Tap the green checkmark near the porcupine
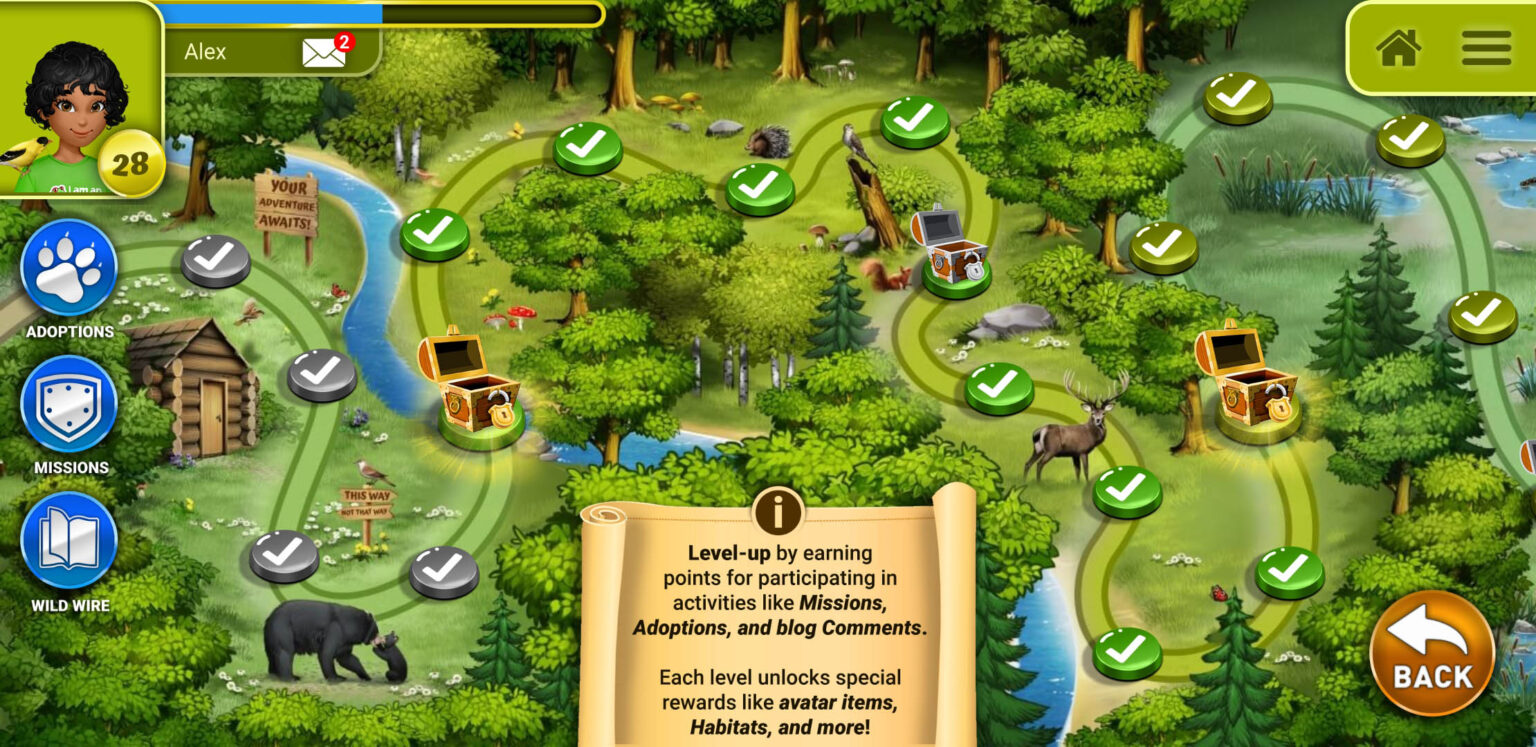The width and height of the screenshot is (1536, 747). click(x=762, y=189)
